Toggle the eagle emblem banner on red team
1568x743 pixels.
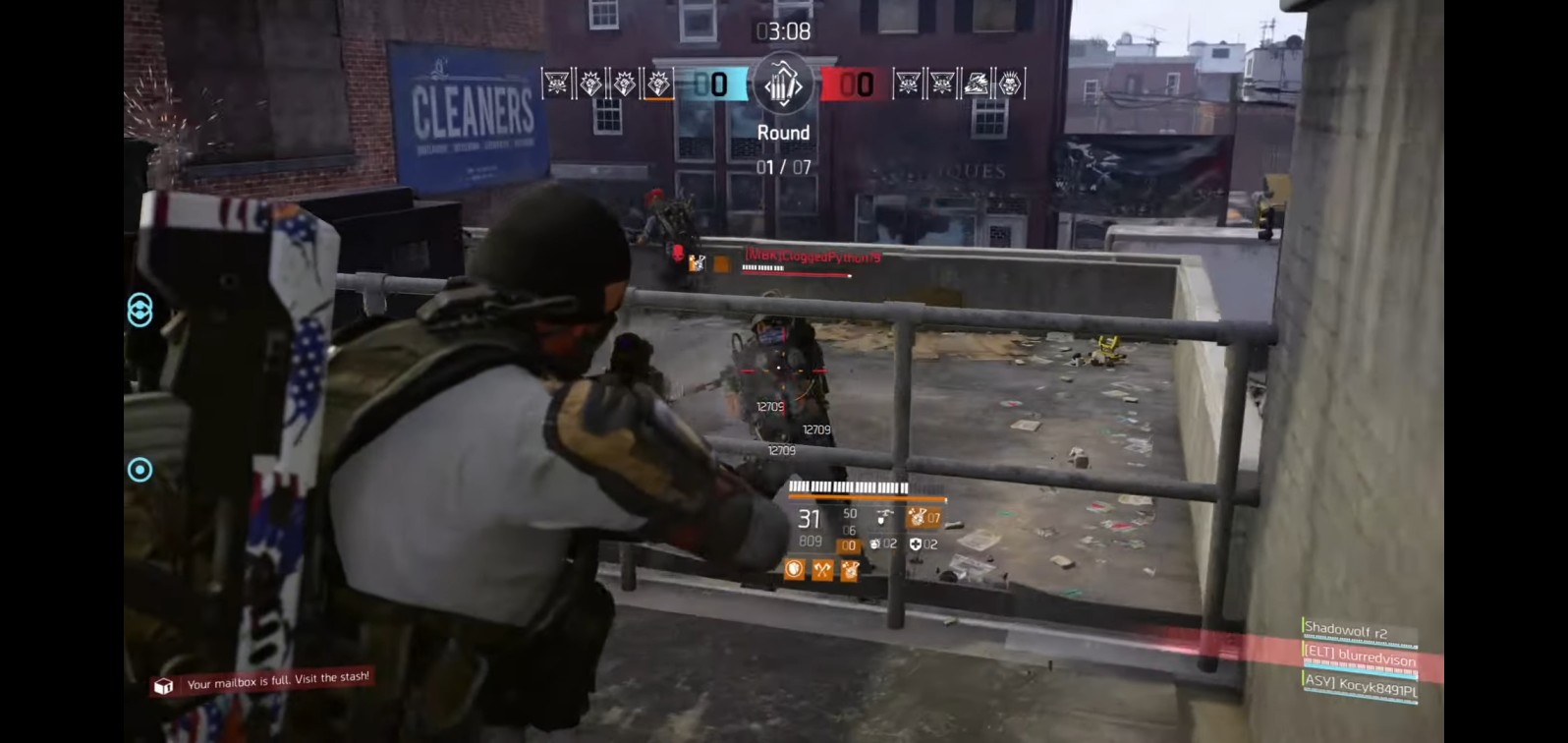click(x=976, y=86)
